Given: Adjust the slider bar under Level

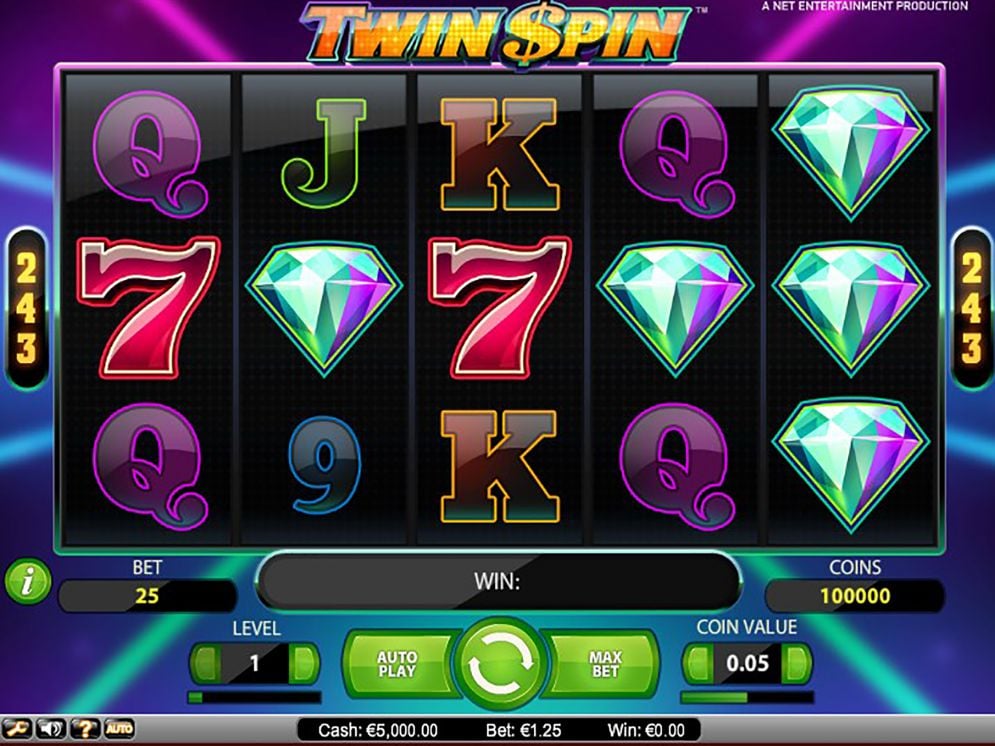Looking at the screenshot, I should tap(254, 697).
